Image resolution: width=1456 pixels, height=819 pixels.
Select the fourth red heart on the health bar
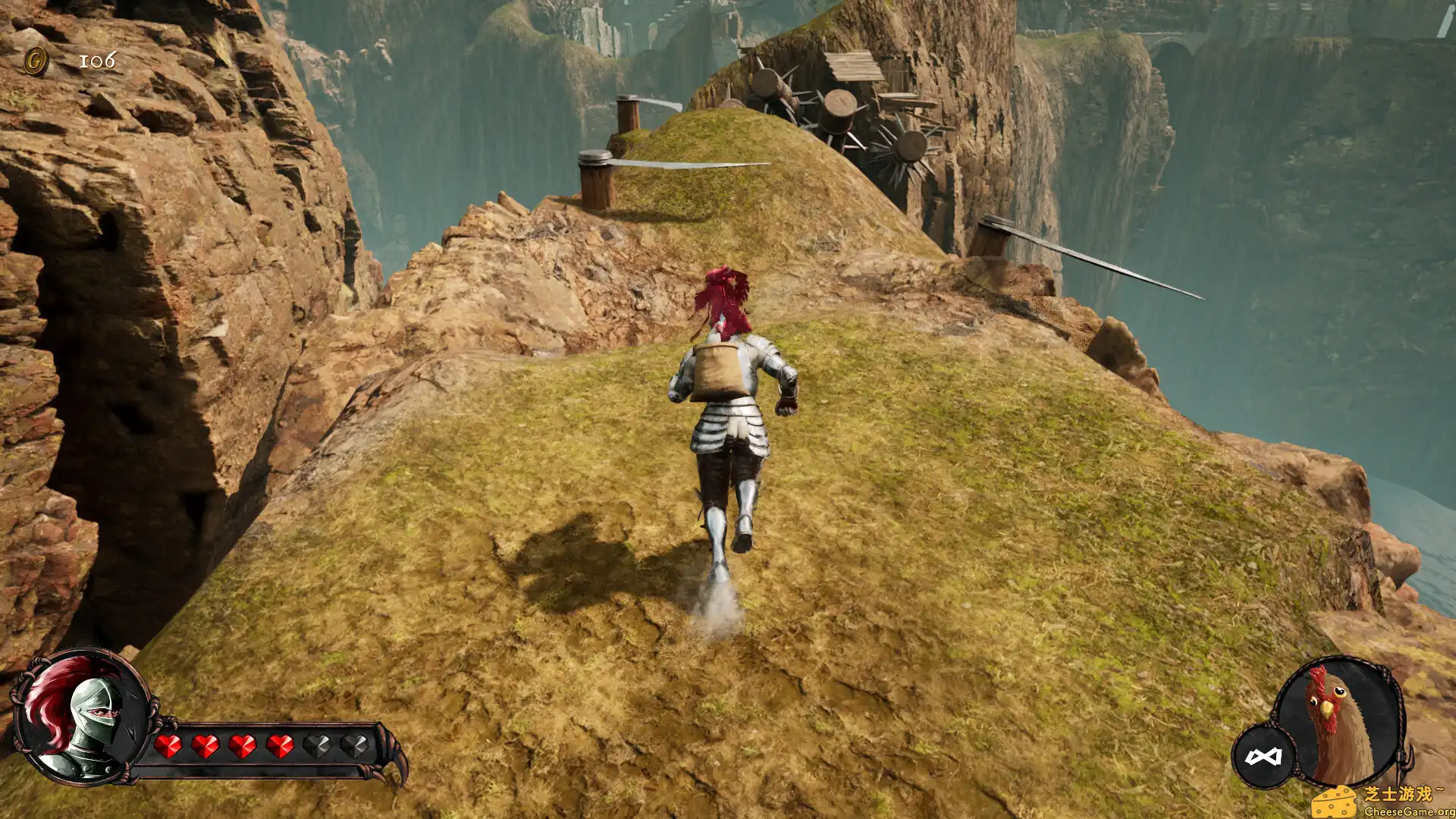pos(281,746)
